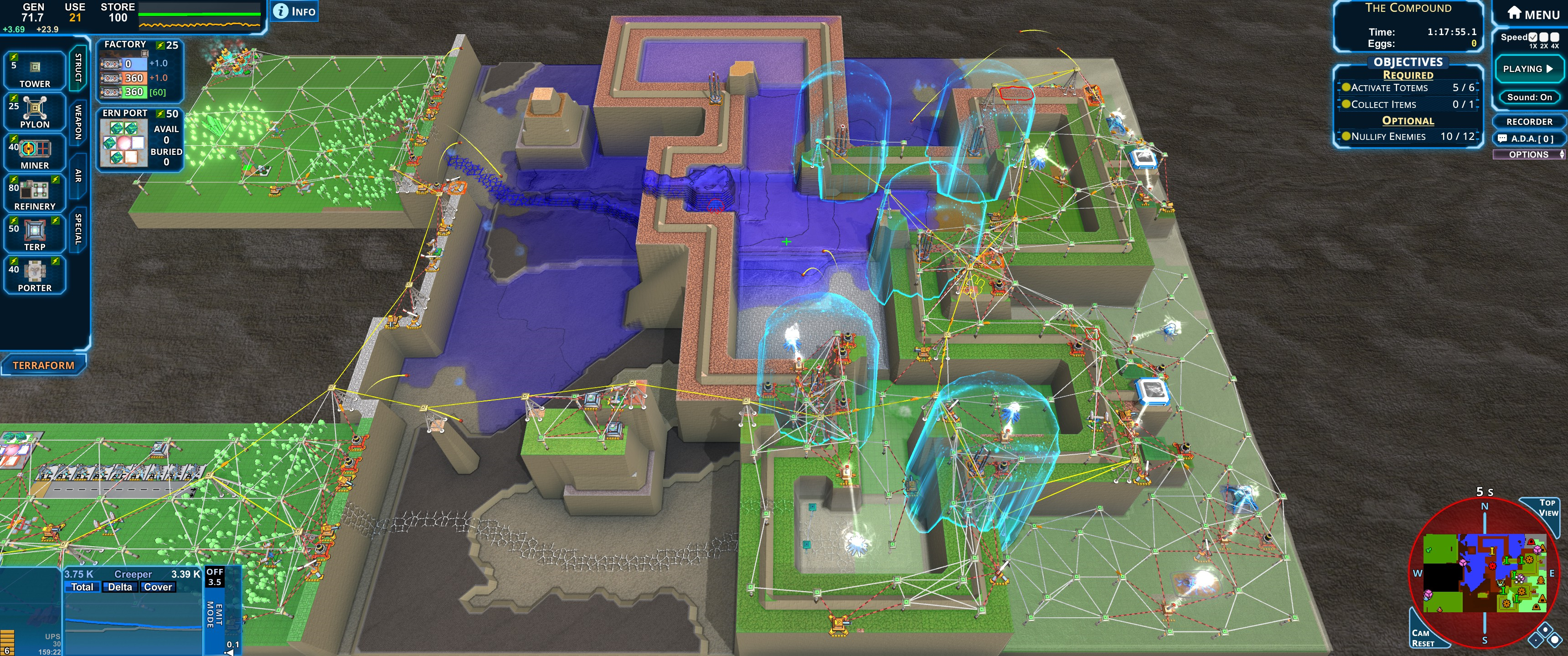
Task: Set game speed to 2X
Action: click(1544, 38)
